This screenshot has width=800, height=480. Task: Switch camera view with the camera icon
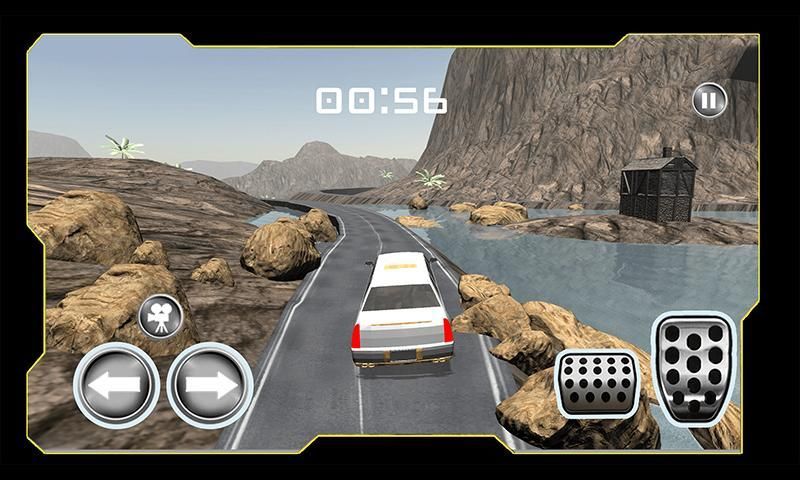tap(160, 317)
